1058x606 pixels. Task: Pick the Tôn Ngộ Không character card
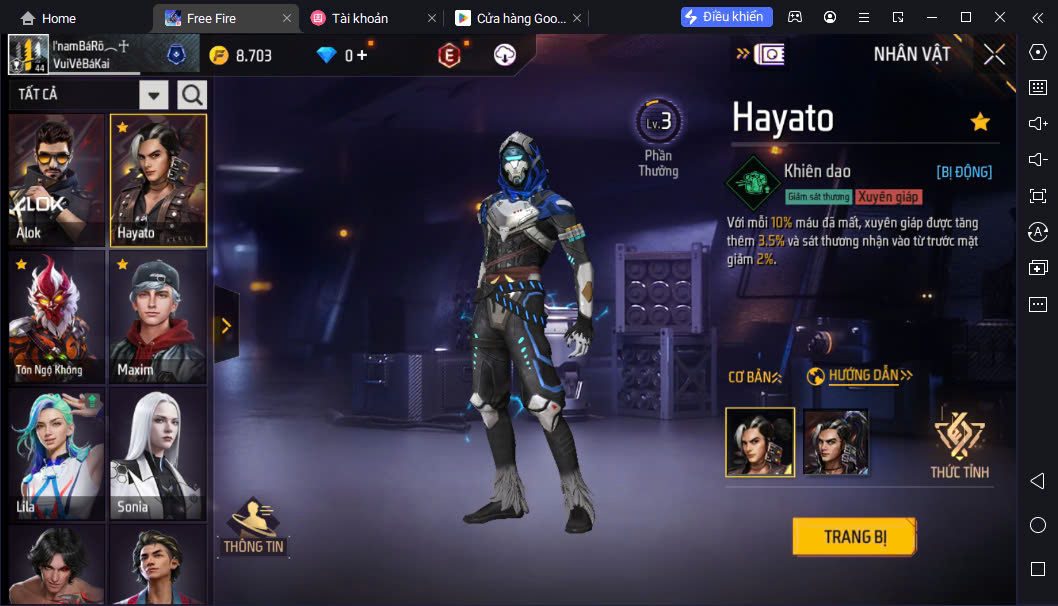[x=57, y=316]
